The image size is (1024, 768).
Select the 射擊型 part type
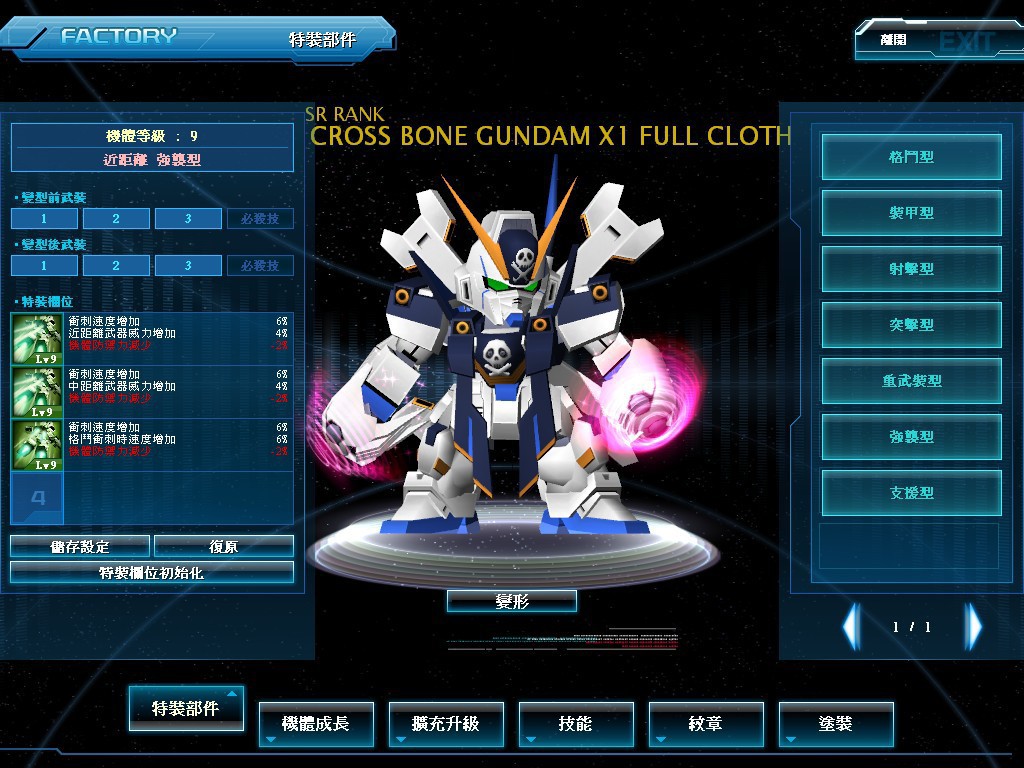point(911,269)
